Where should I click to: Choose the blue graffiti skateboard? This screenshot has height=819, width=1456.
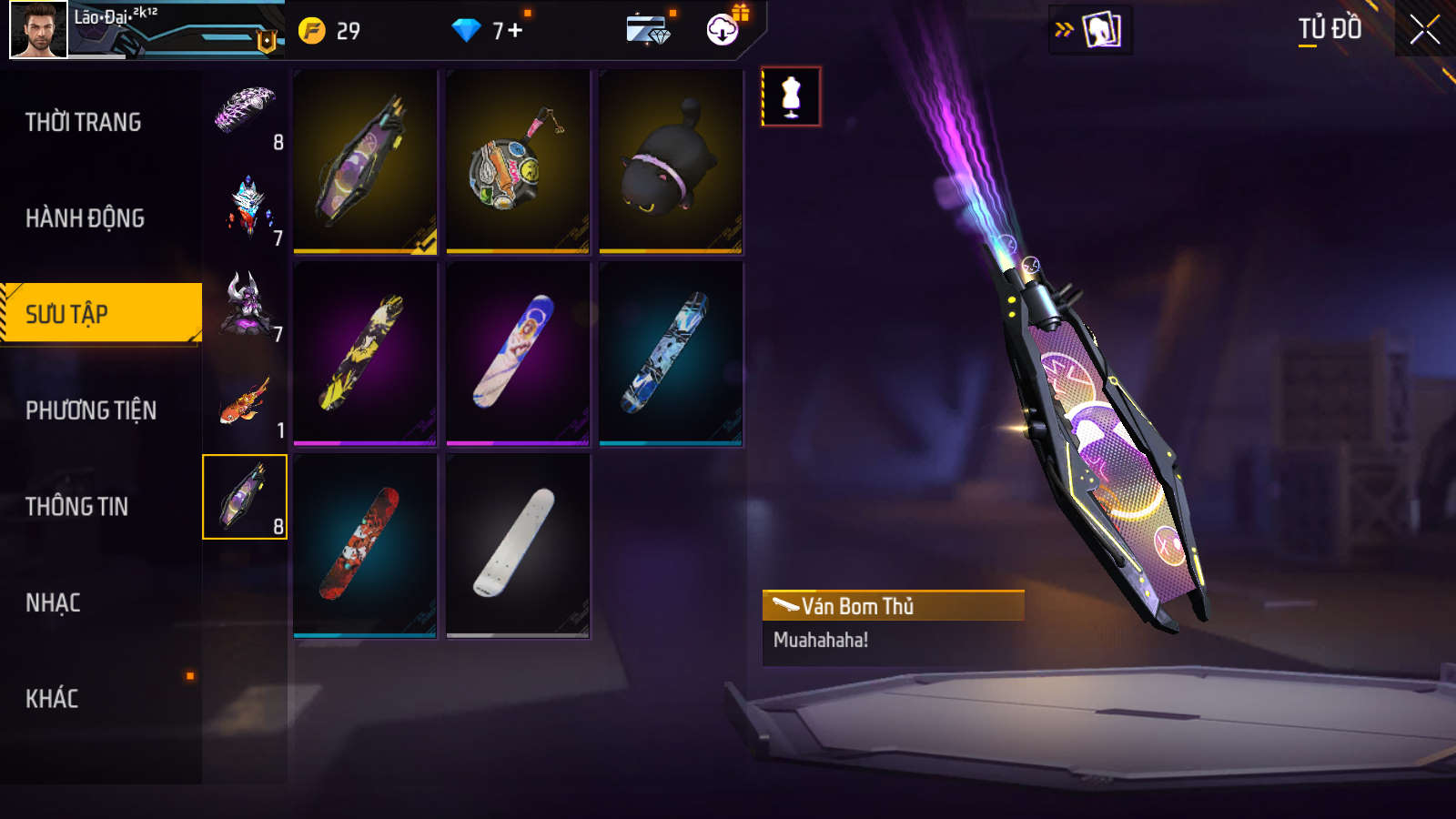(x=671, y=353)
